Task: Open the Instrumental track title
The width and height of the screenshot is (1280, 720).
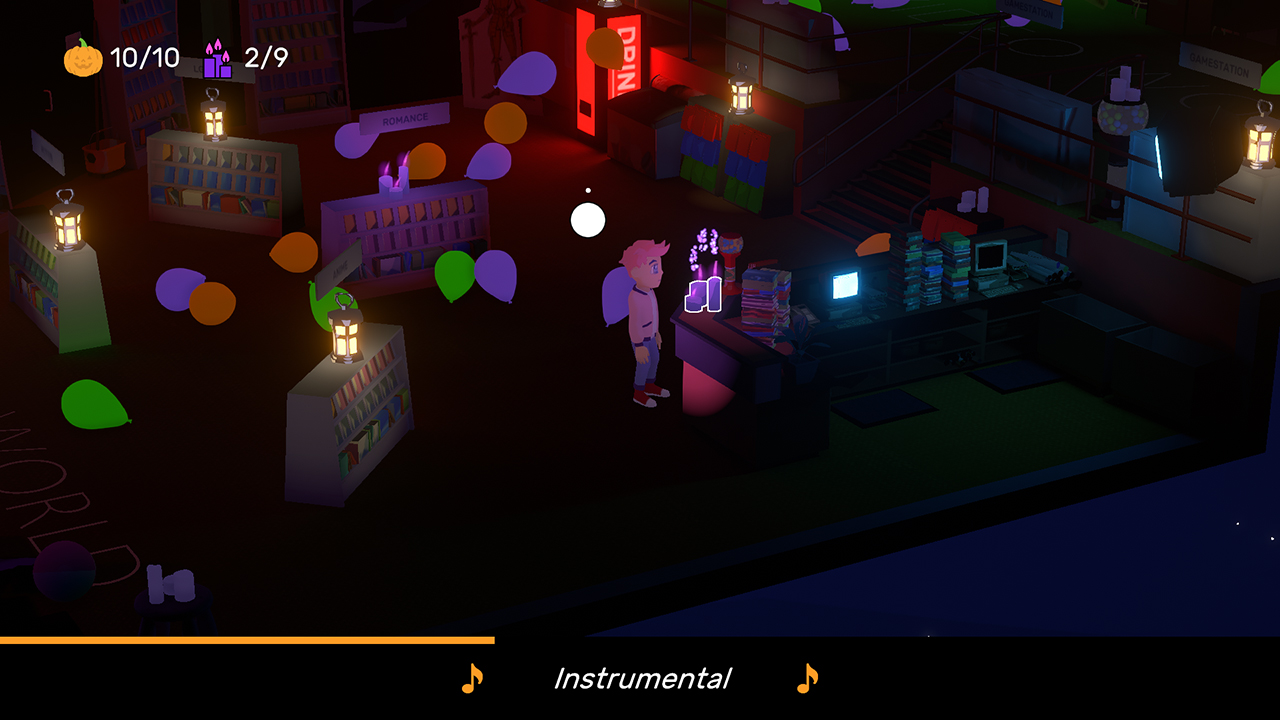Action: pyautogui.click(x=641, y=677)
